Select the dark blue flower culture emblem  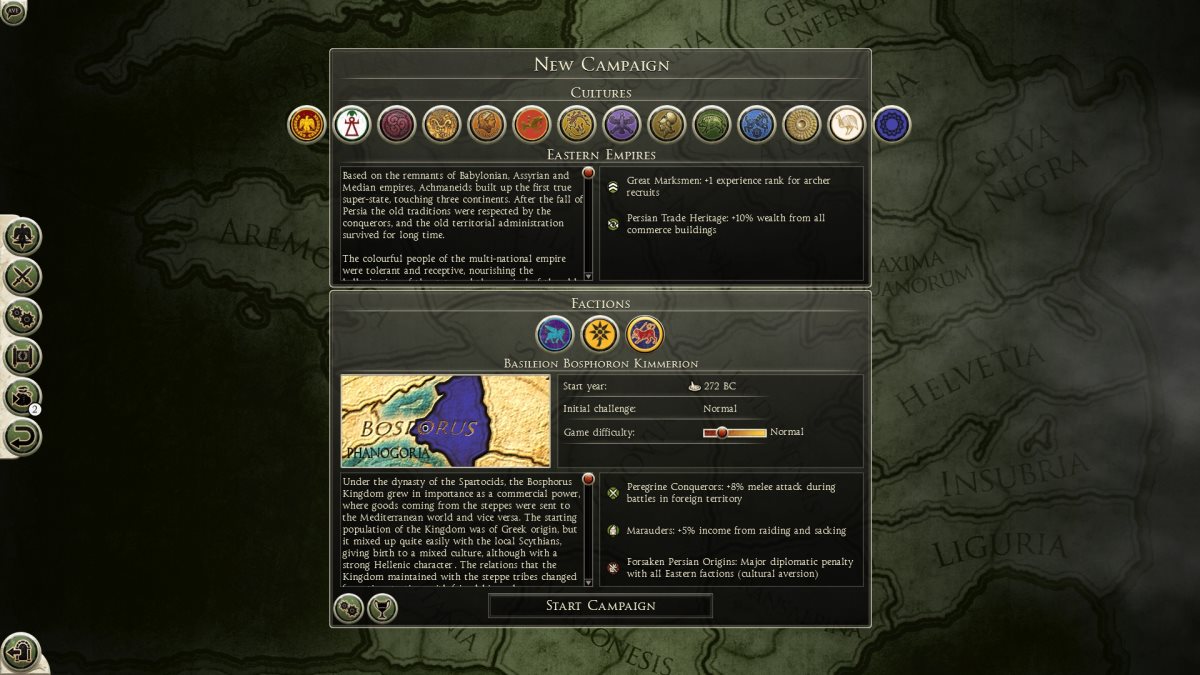click(x=892, y=124)
